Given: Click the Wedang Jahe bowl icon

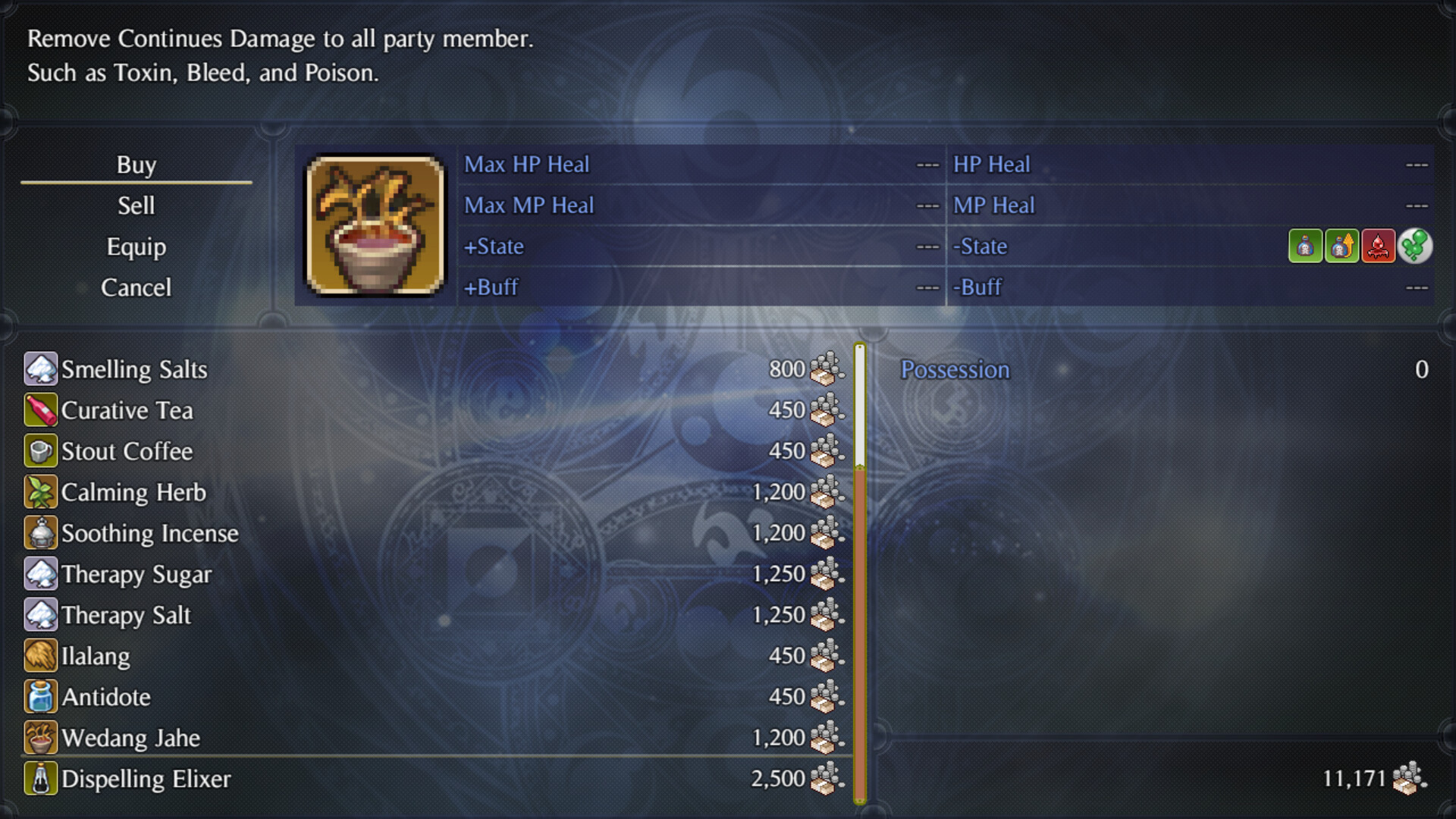Looking at the screenshot, I should [x=40, y=737].
